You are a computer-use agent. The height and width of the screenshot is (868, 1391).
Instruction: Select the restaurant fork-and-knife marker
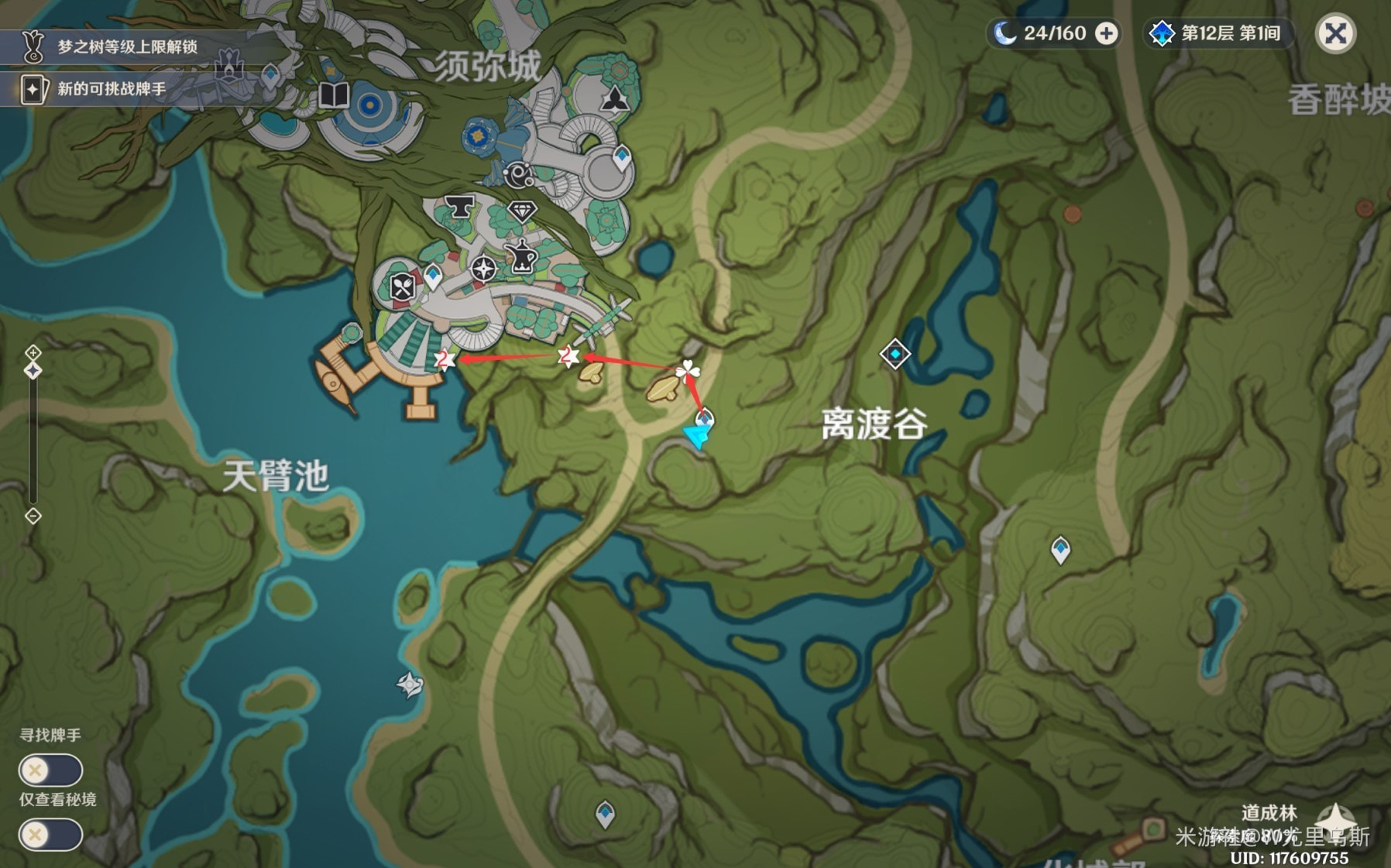click(402, 287)
